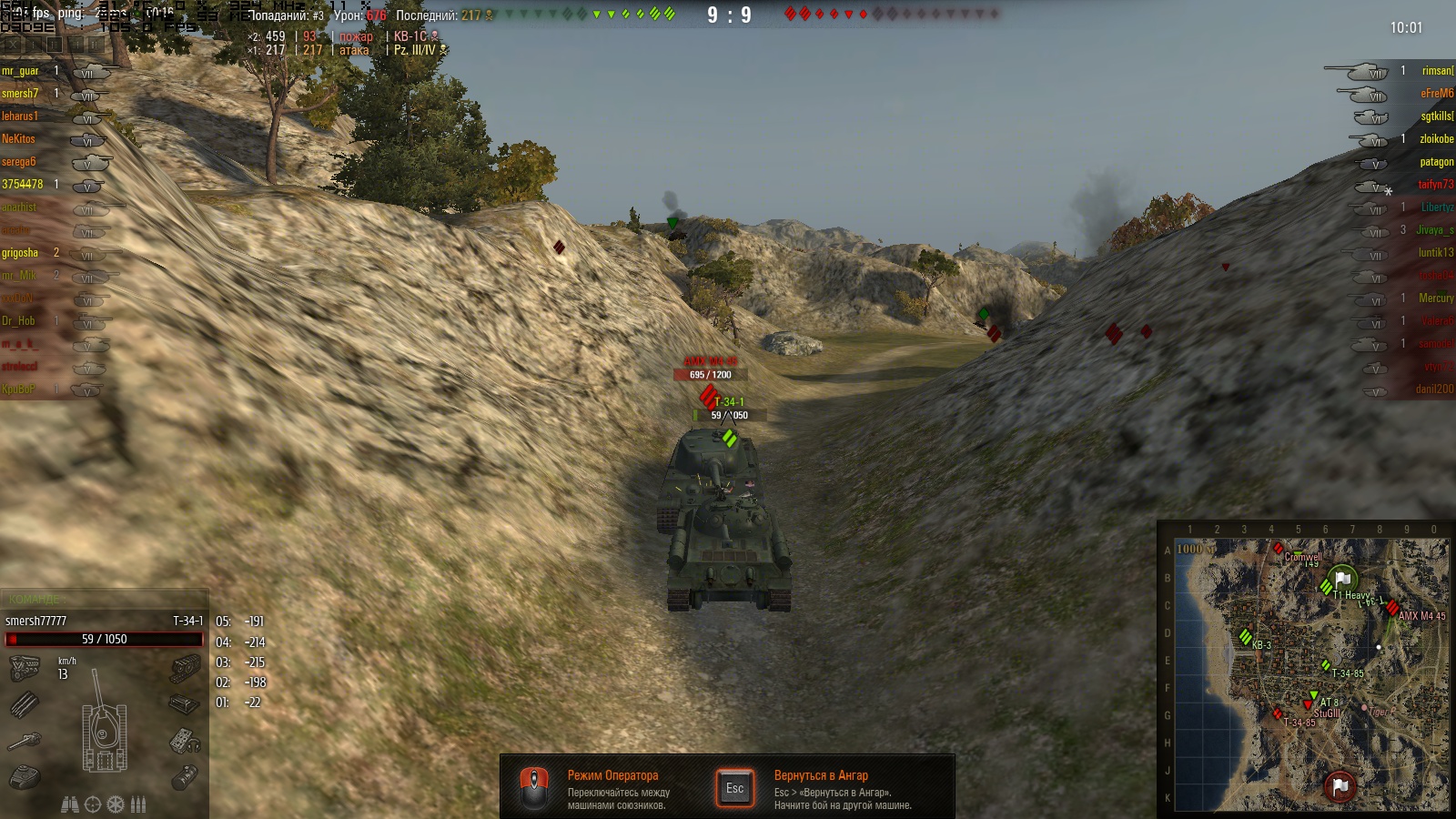Click the driver gear-wheel crew icon
The height and width of the screenshot is (819, 1456).
point(116,804)
